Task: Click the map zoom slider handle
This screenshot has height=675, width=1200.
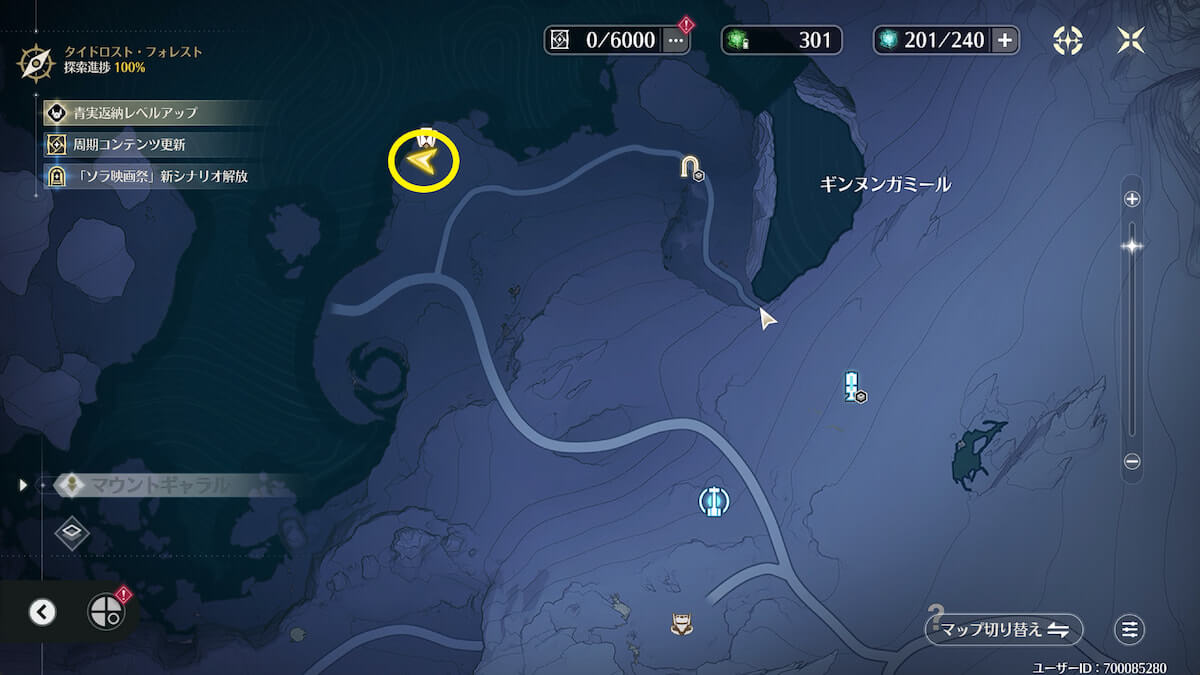Action: (1132, 246)
